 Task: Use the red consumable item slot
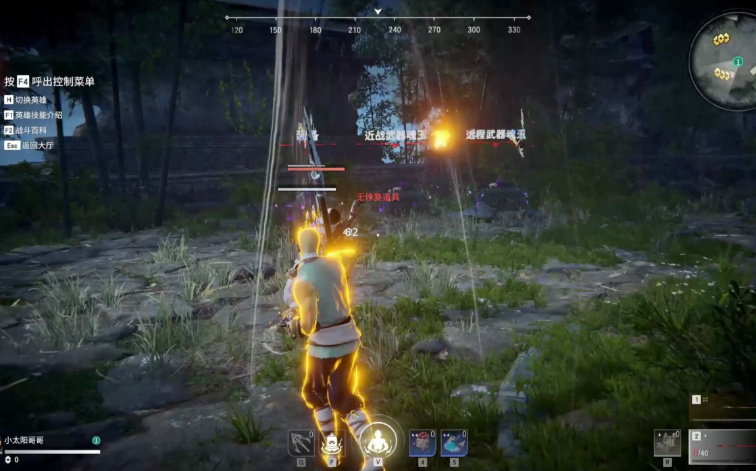[x=422, y=442]
